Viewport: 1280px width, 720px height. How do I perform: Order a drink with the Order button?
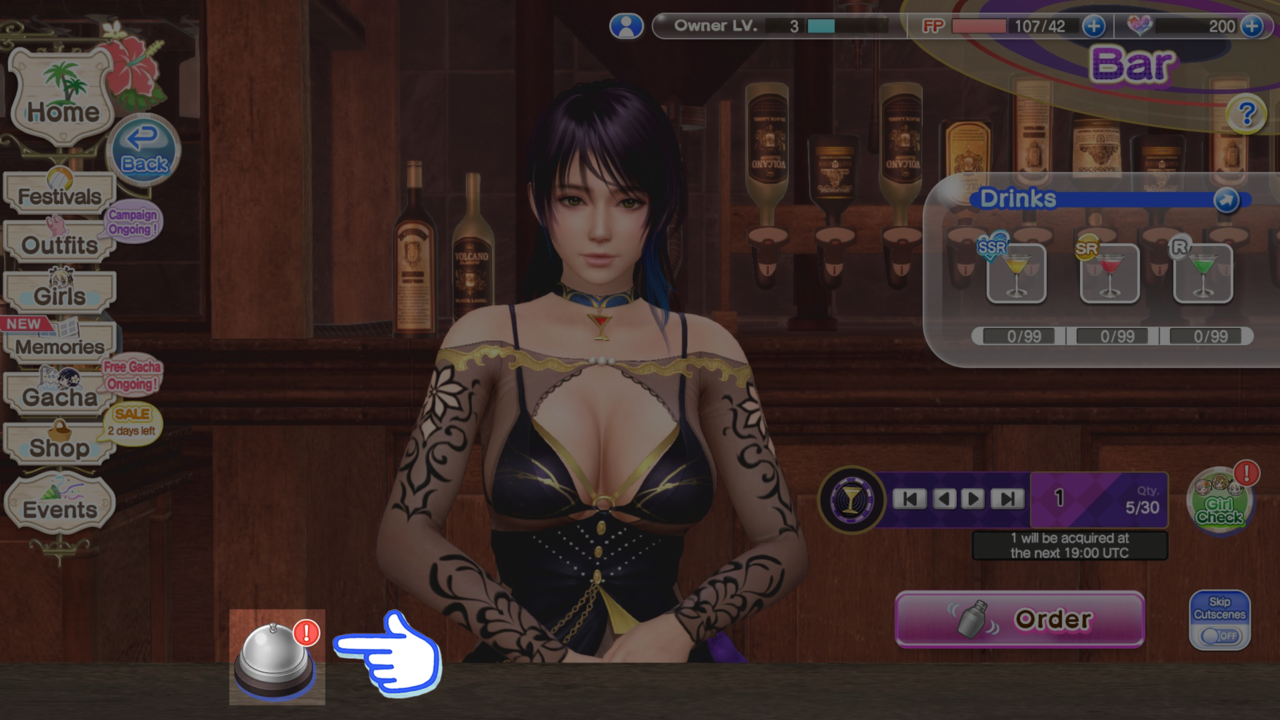1019,620
